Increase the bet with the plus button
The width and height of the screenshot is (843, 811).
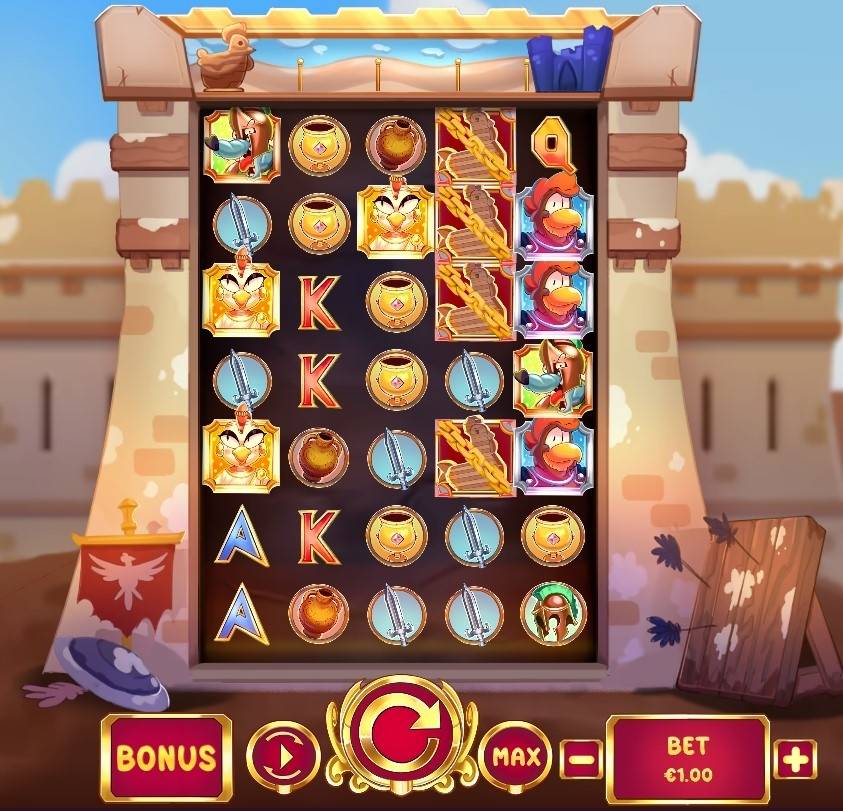point(795,759)
